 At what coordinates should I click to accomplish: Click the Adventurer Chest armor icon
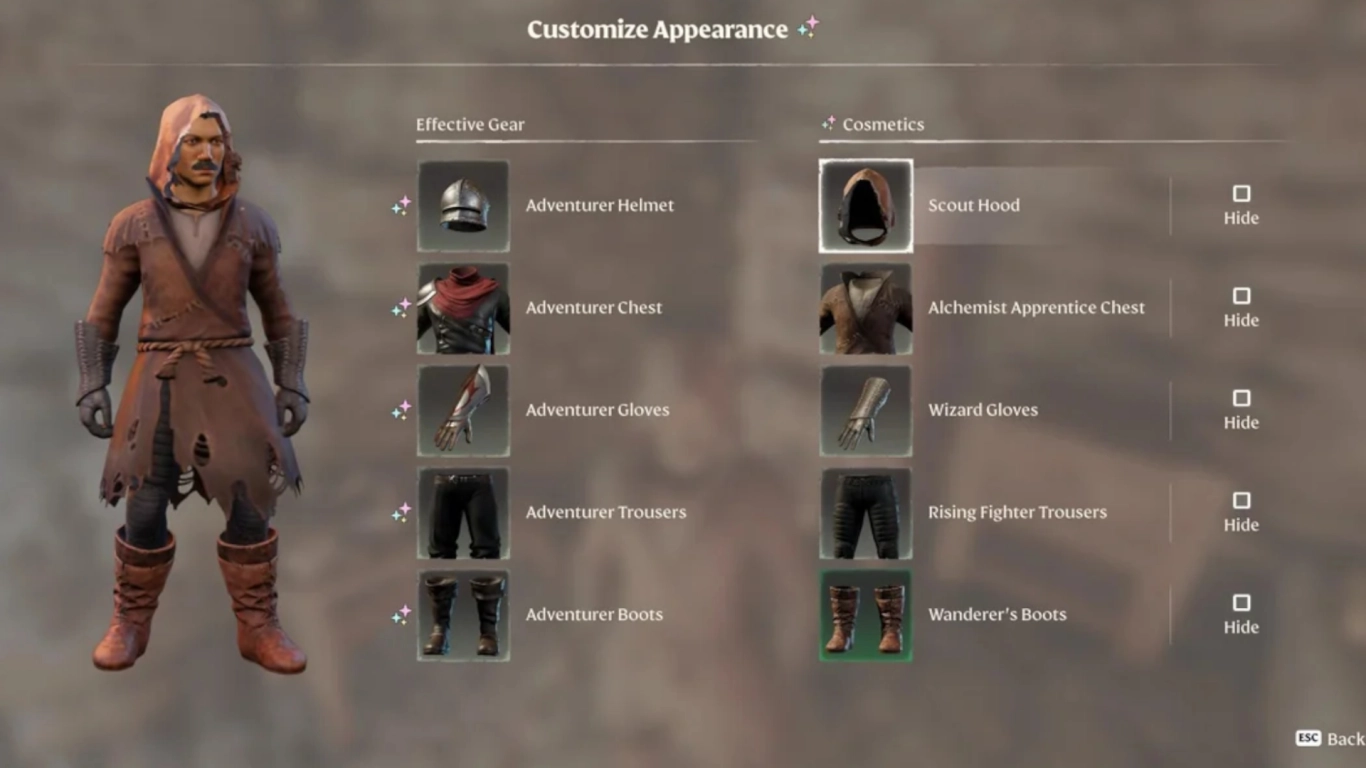463,307
